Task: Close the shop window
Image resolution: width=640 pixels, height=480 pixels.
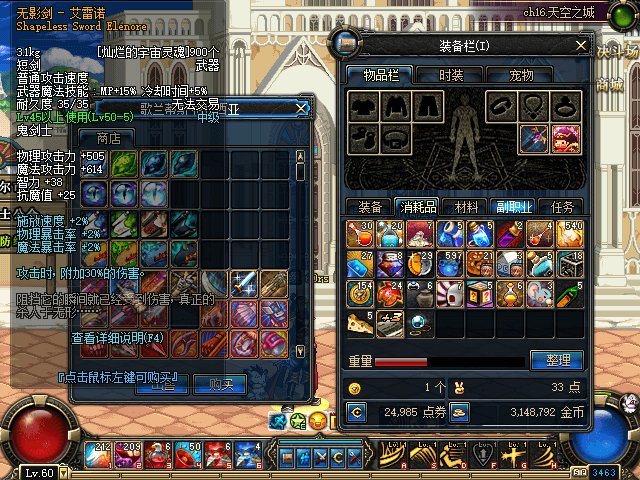Action: click(x=300, y=107)
